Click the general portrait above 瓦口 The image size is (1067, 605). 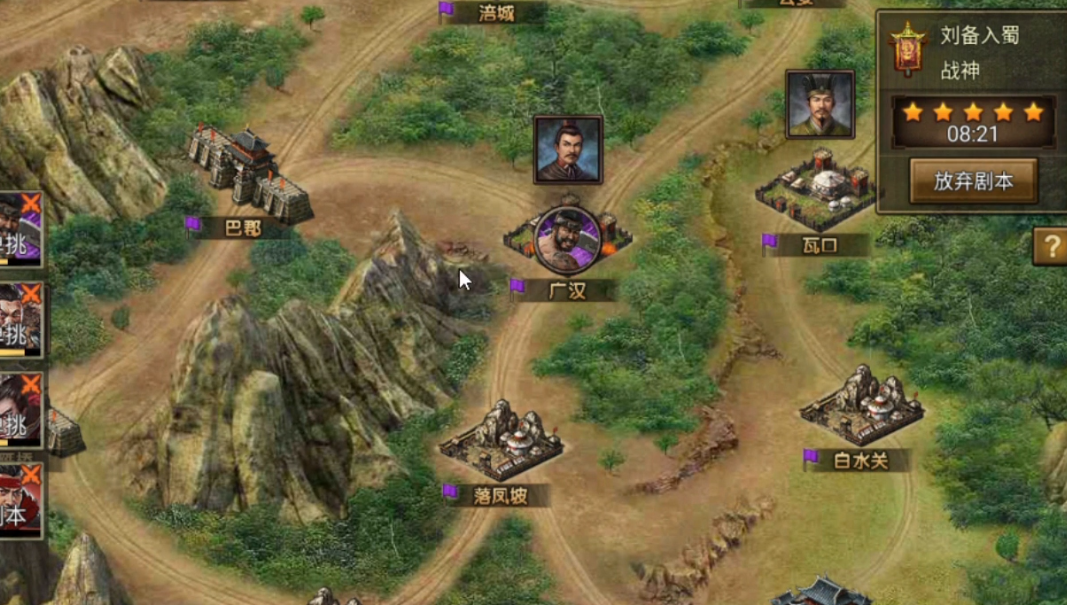click(820, 104)
